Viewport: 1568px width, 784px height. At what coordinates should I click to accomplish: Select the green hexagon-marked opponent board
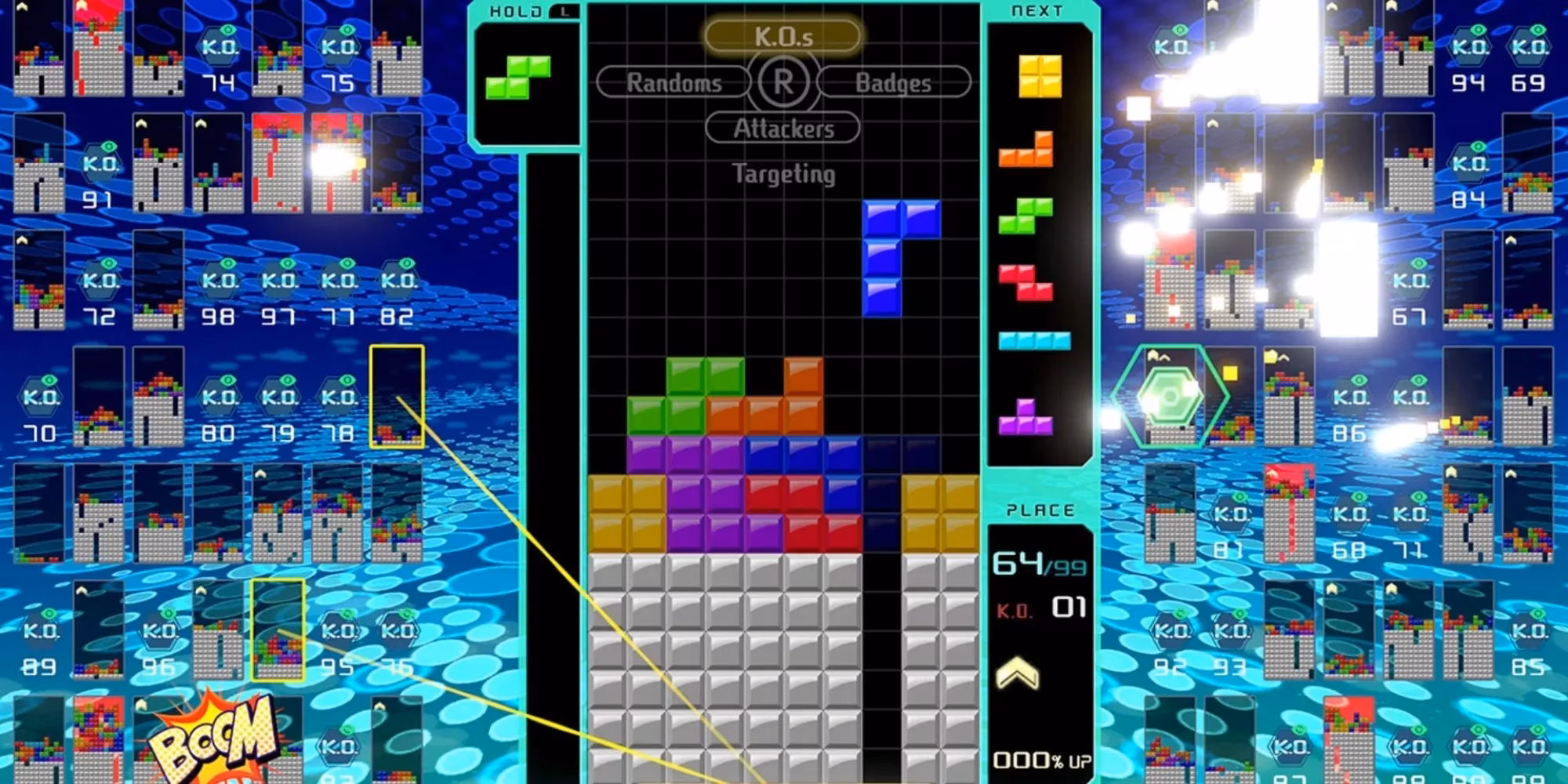pos(1170,397)
